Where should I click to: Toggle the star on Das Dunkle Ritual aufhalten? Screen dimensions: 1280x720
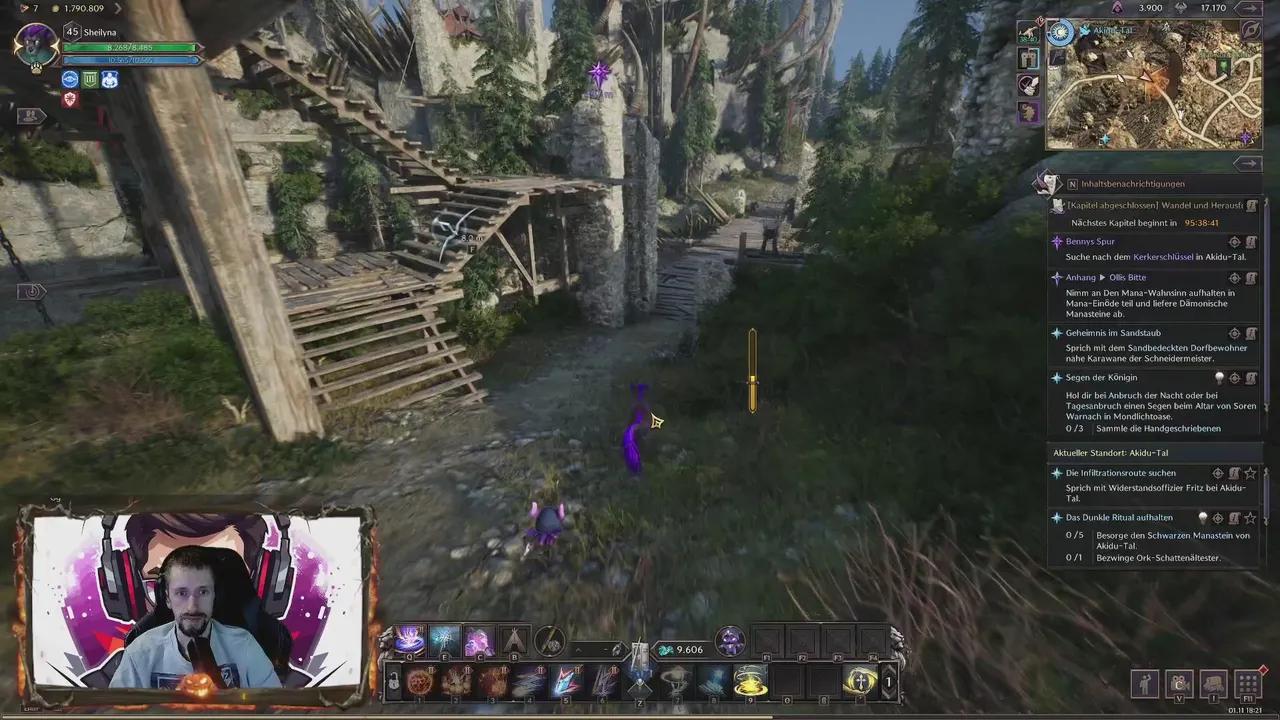point(1250,517)
